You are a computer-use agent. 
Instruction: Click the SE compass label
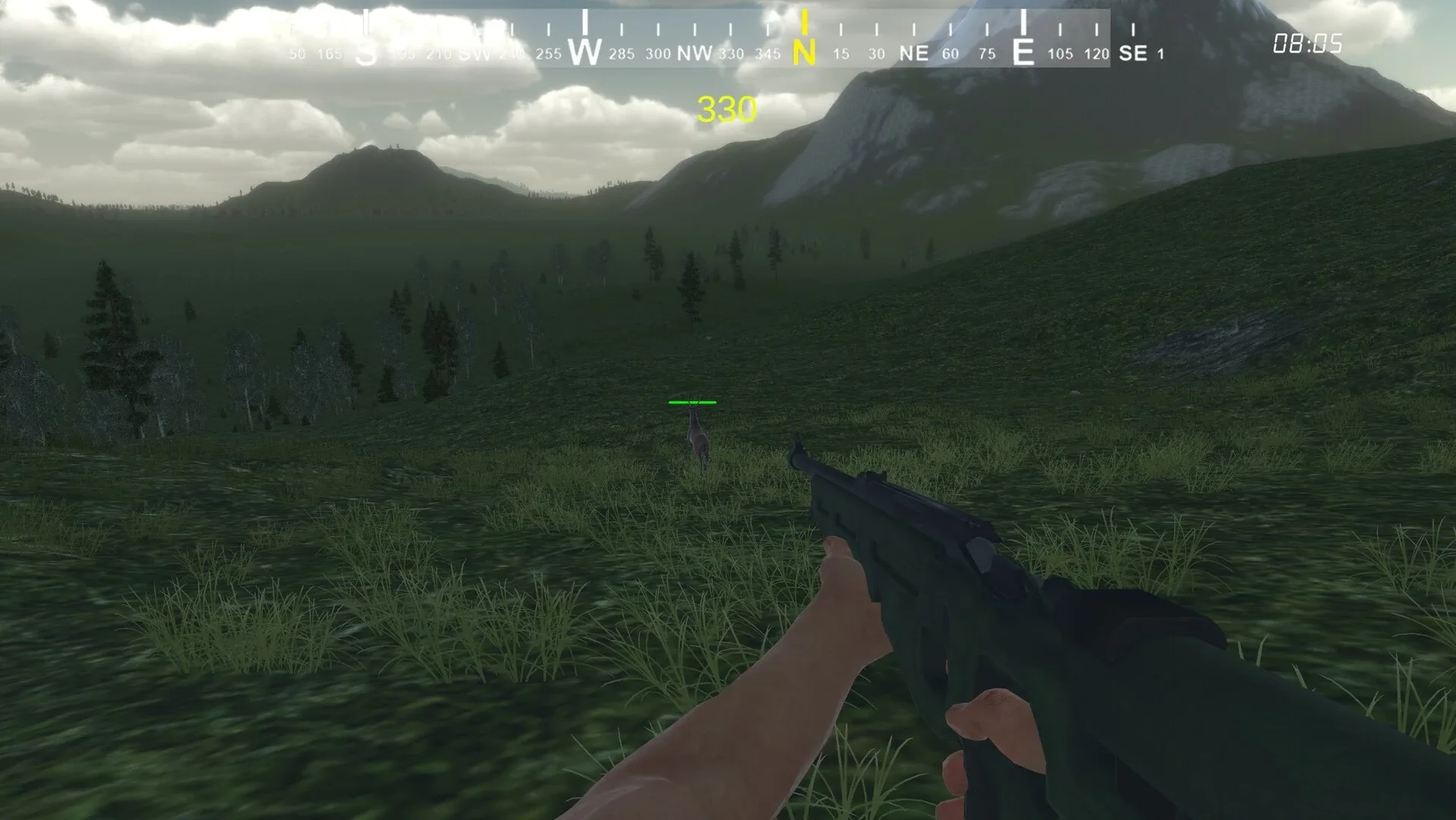pyautogui.click(x=1132, y=53)
